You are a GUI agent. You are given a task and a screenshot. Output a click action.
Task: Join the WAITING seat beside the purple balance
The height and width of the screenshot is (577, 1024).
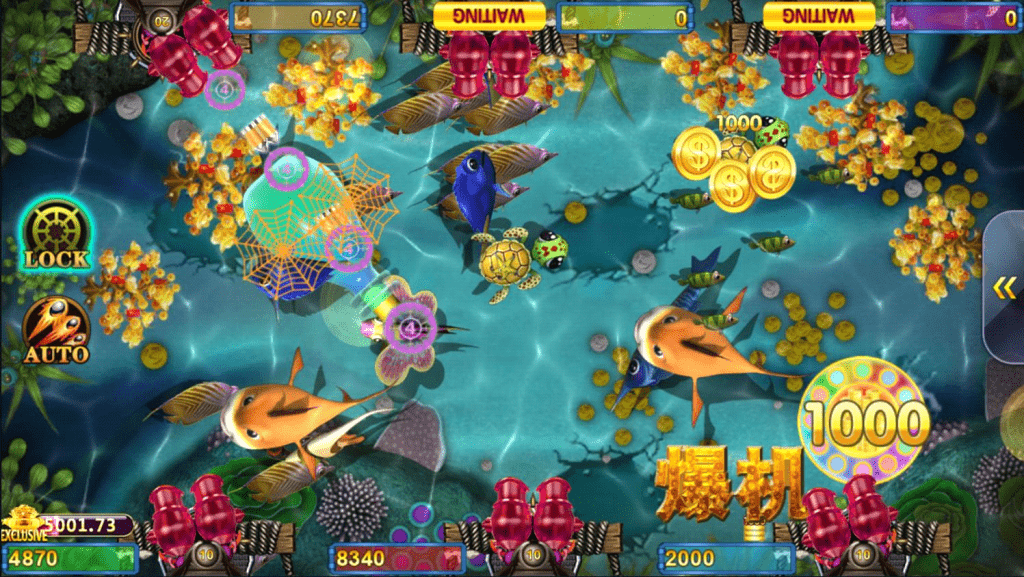pos(820,15)
